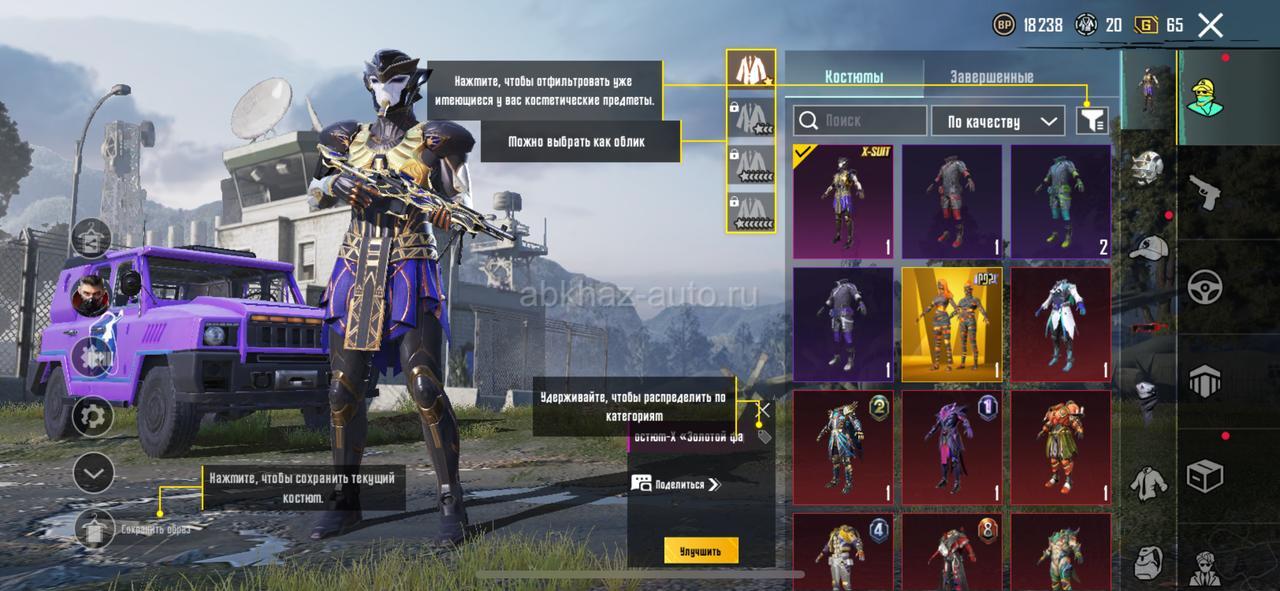Toggle the owned-items filter funnel icon
The width and height of the screenshot is (1280, 591).
tap(1091, 121)
